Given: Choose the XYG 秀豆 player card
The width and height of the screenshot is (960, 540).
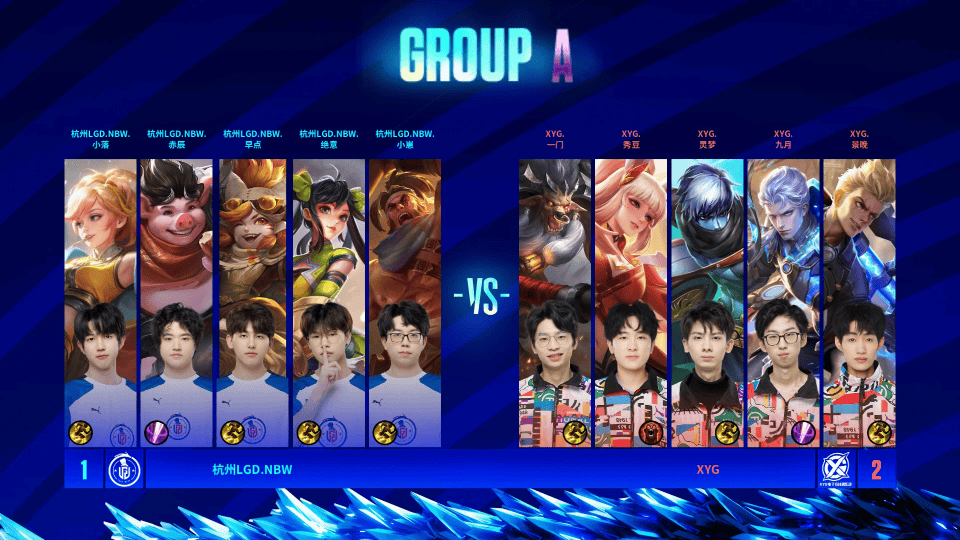Looking at the screenshot, I should point(631,302).
